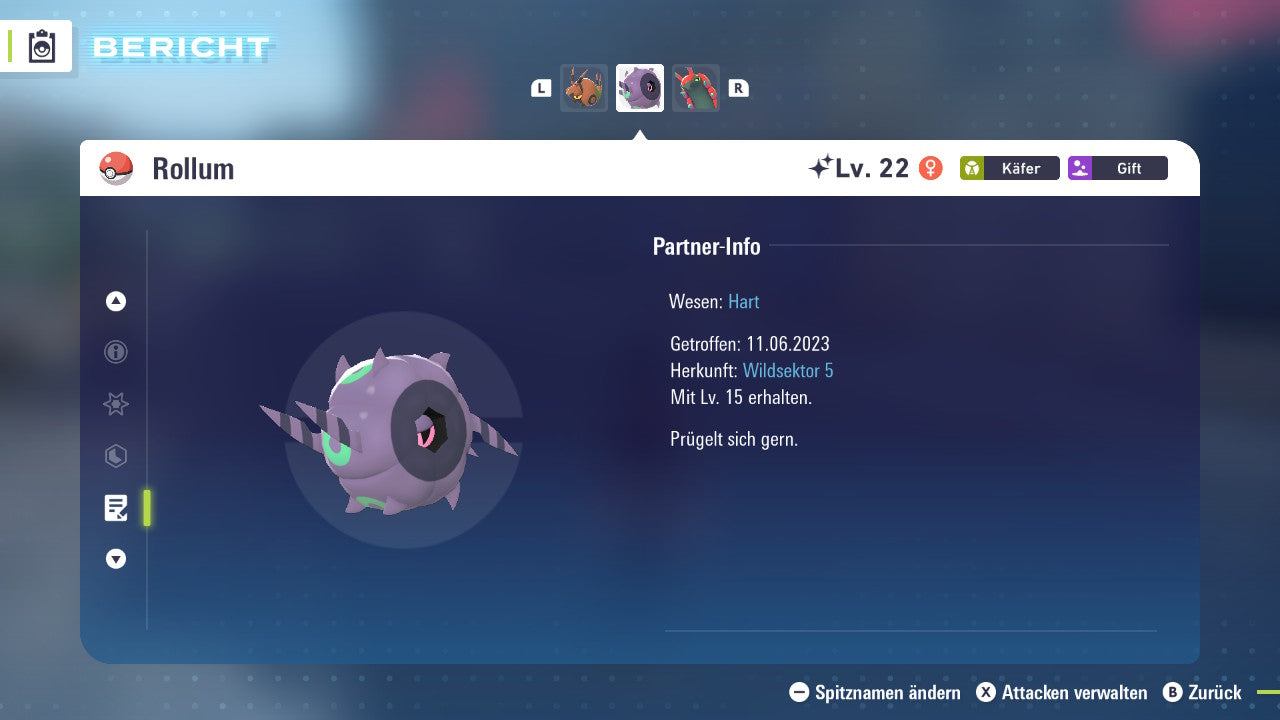Click the Hart nature link
This screenshot has width=1280, height=720.
743,302
